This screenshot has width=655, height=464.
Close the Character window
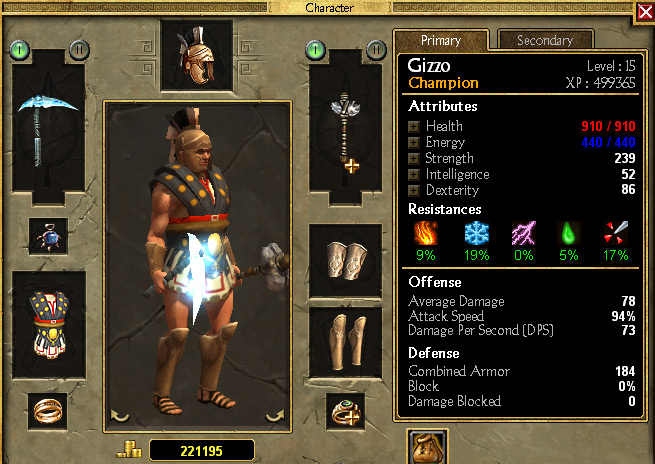coord(645,11)
